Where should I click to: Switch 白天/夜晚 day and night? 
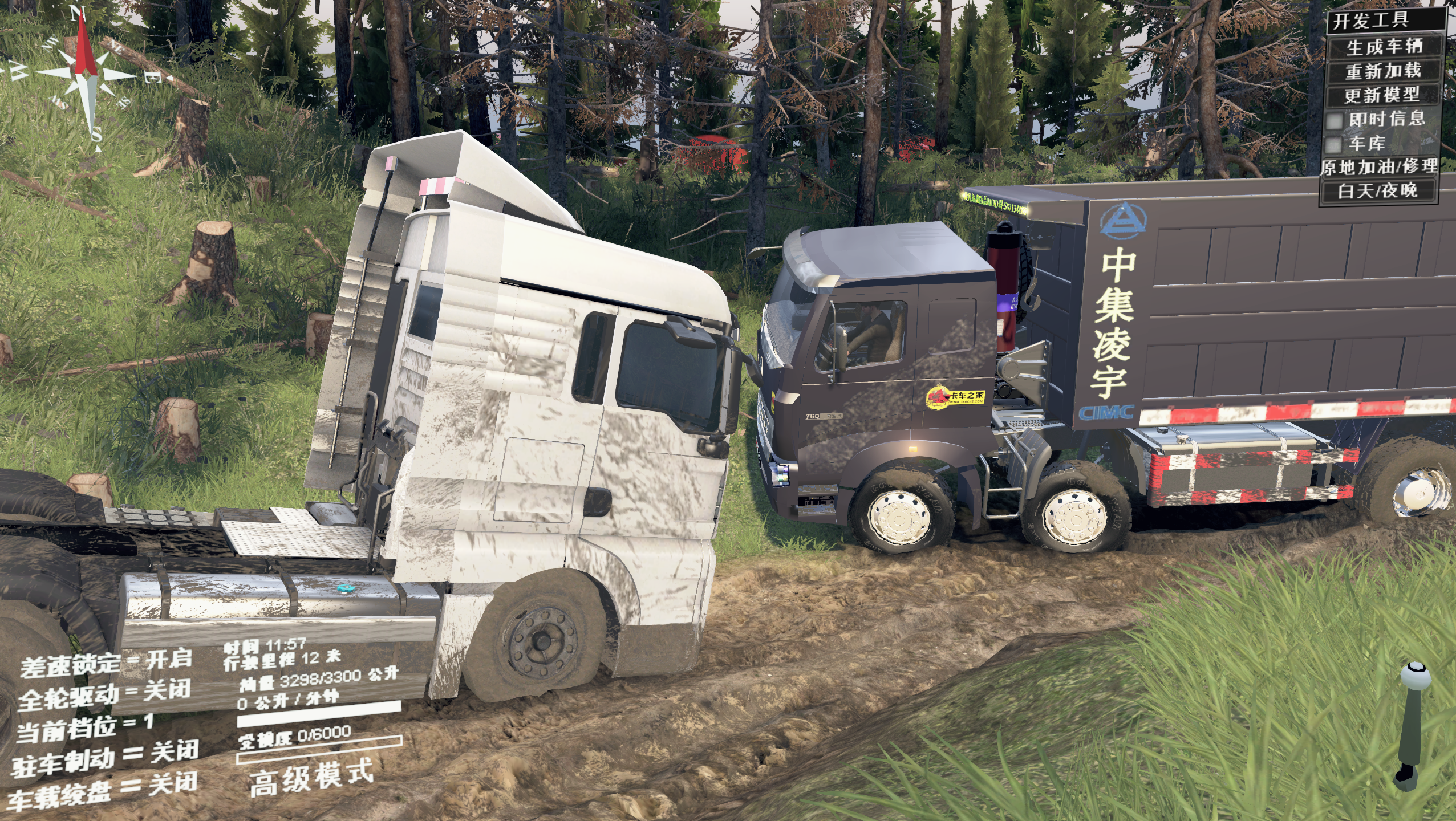coord(1377,191)
